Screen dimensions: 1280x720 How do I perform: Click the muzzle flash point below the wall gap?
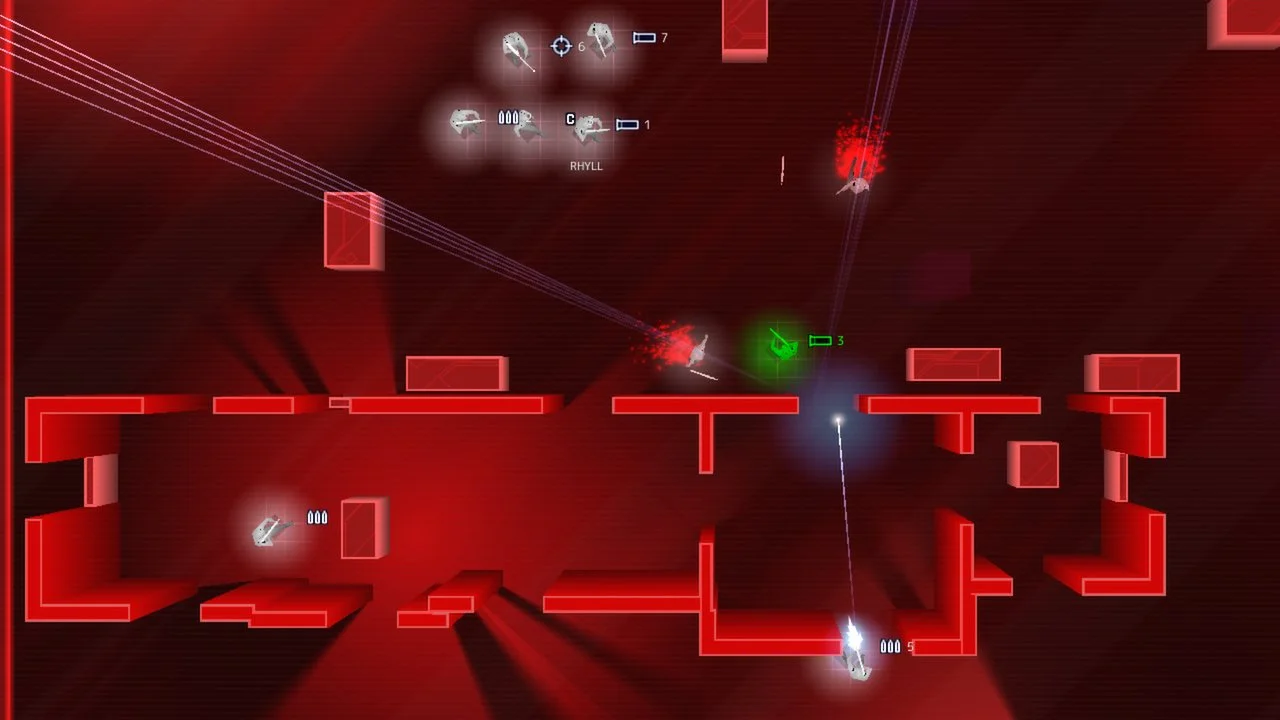(838, 418)
